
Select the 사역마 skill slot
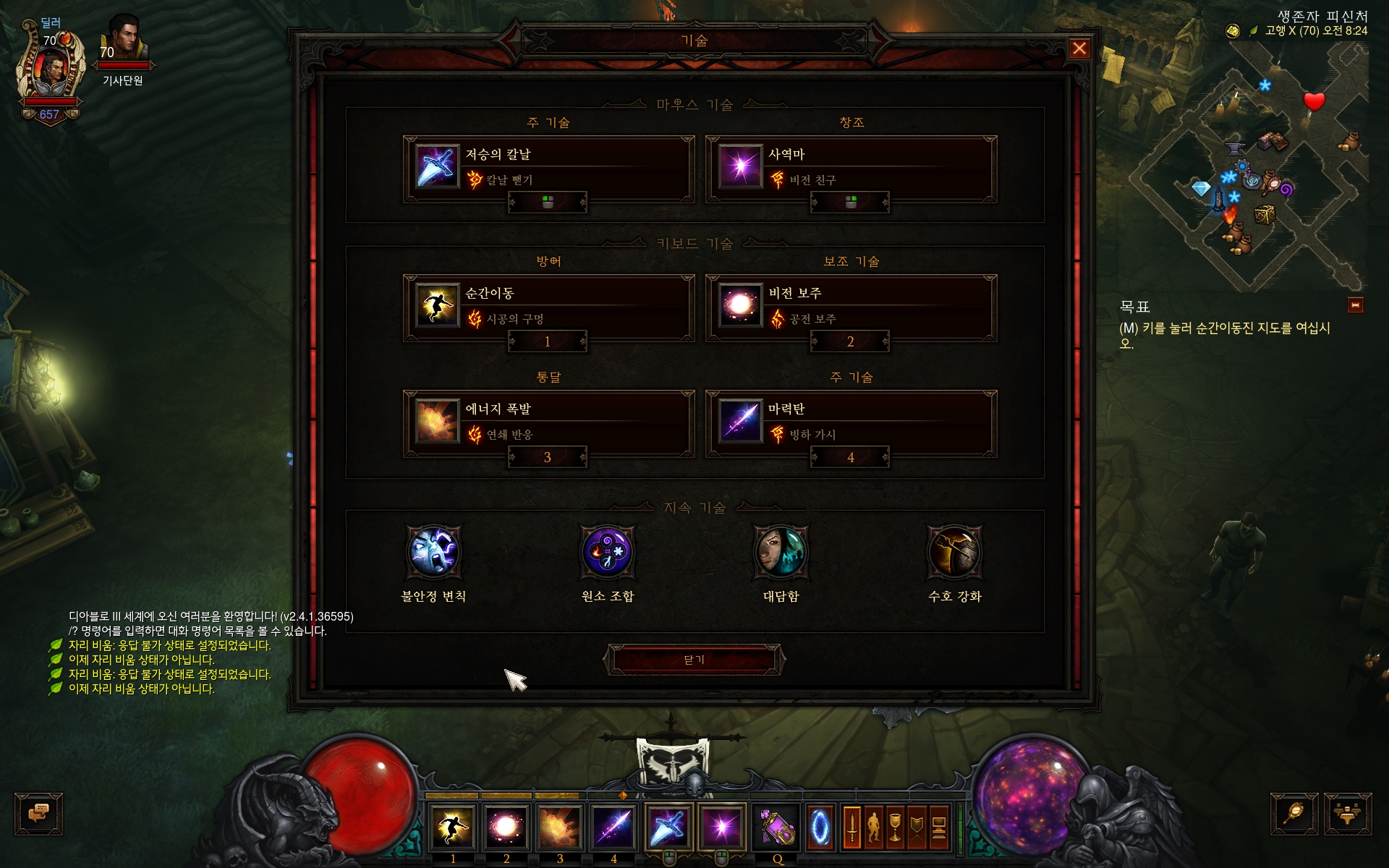851,168
